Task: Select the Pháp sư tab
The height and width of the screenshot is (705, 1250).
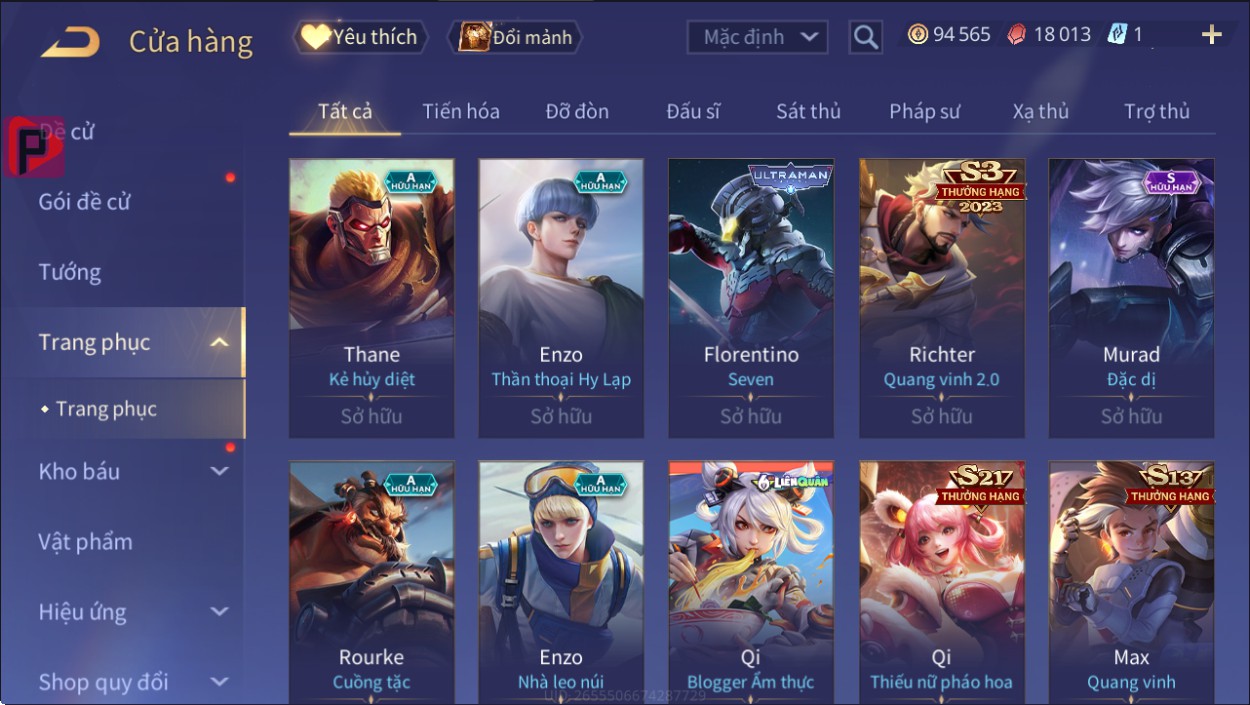Action: (924, 112)
